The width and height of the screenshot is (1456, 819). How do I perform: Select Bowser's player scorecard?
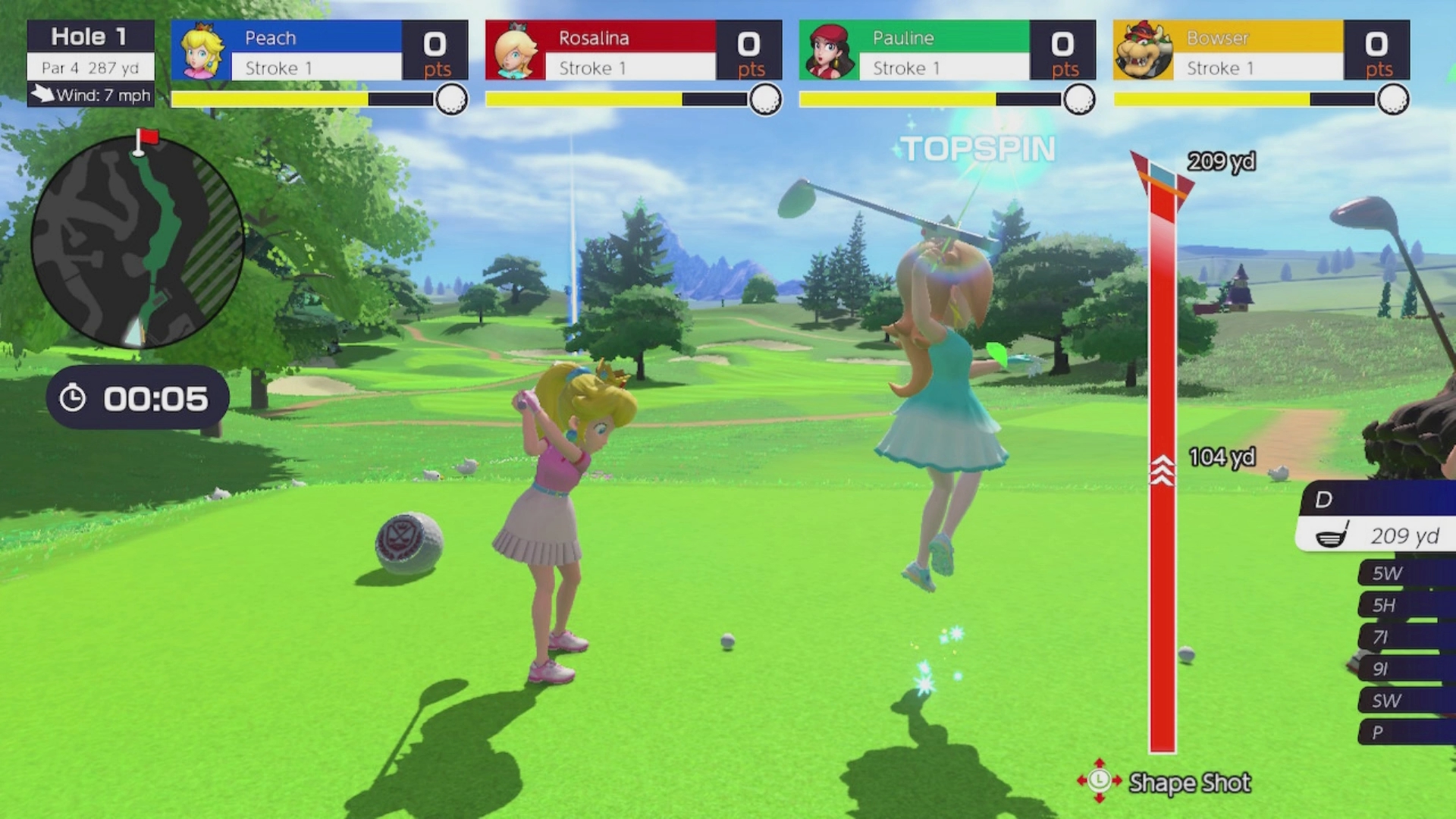(1261, 51)
